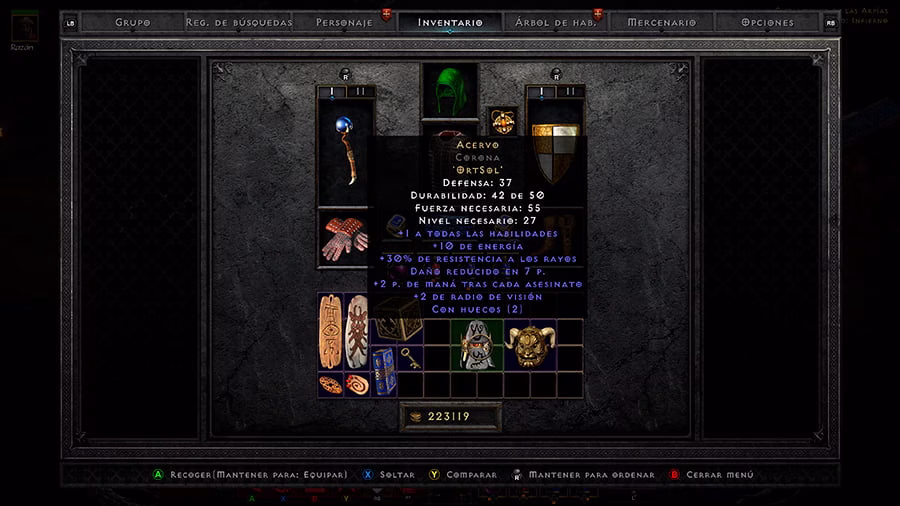Pick the orange eye-rune large charm

click(331, 330)
